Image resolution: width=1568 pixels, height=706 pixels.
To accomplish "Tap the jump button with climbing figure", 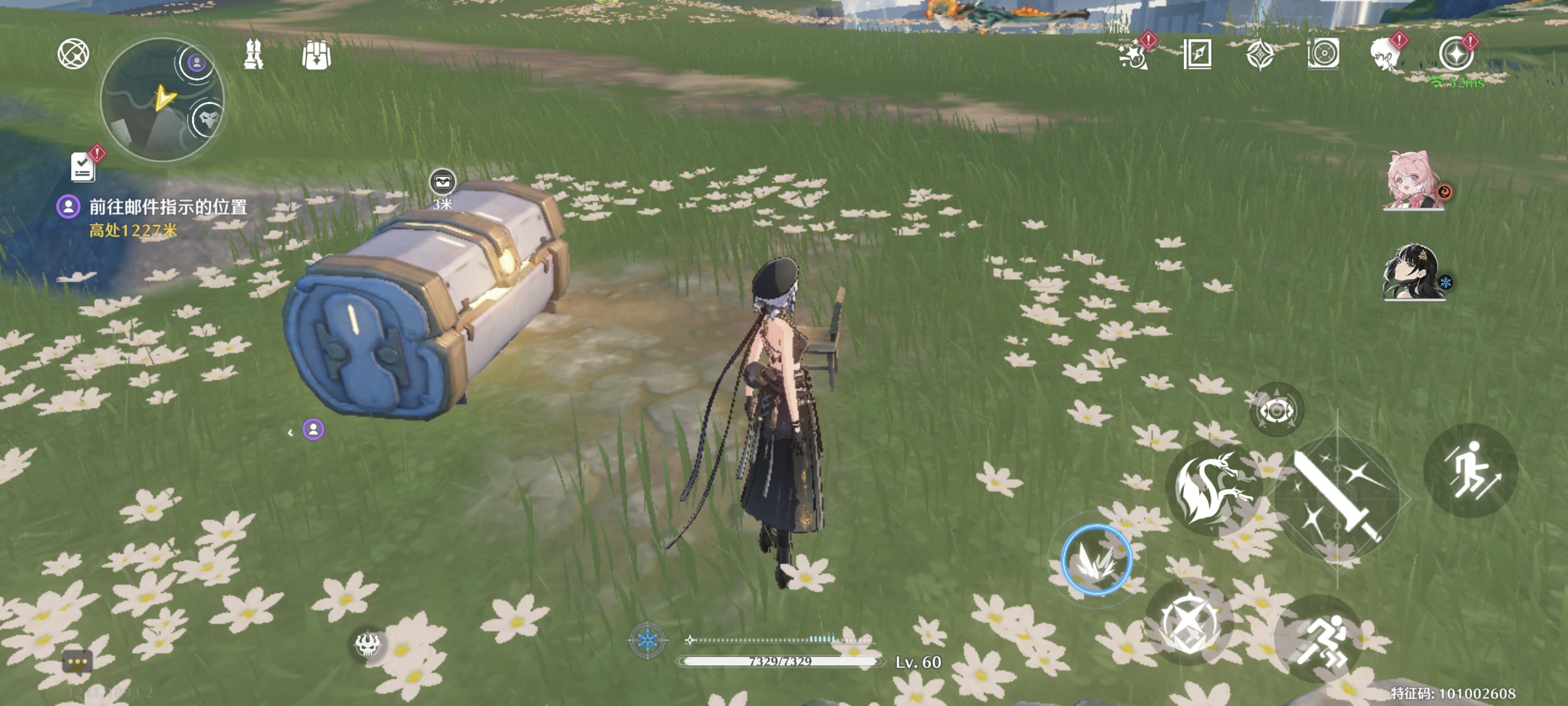I will click(x=1470, y=470).
